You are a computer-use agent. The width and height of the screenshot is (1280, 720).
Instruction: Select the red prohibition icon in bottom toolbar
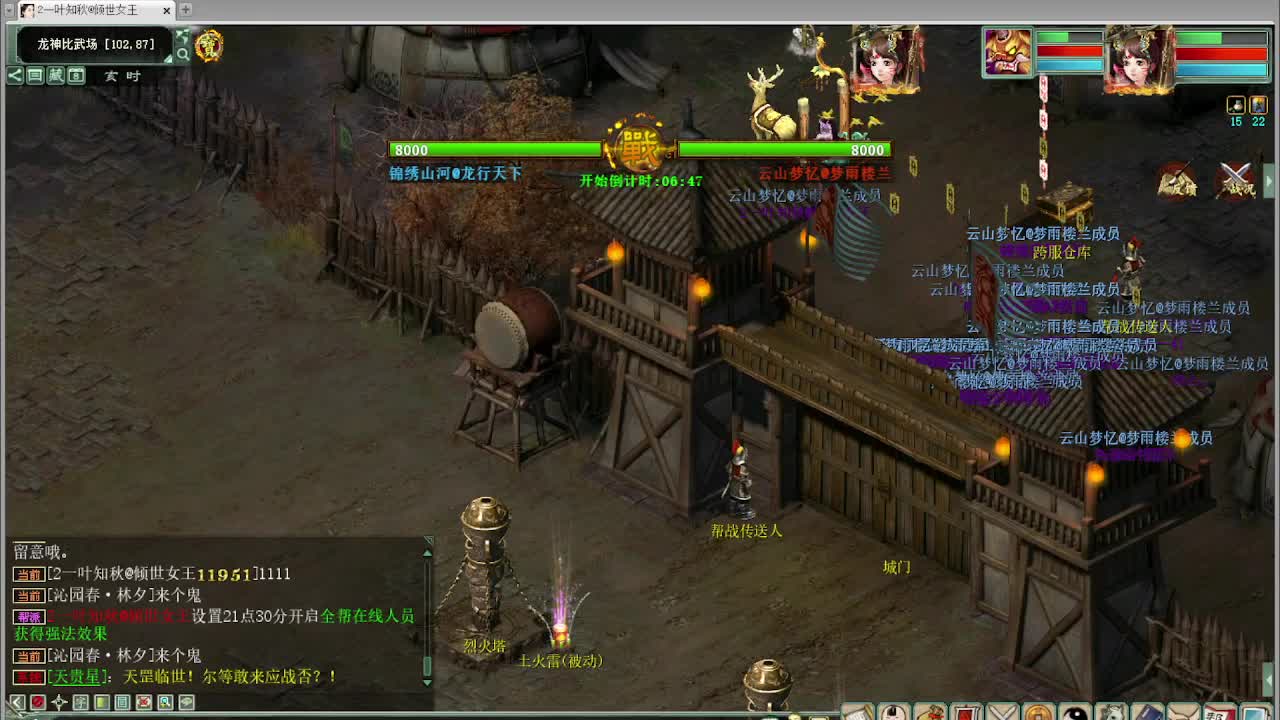point(39,701)
